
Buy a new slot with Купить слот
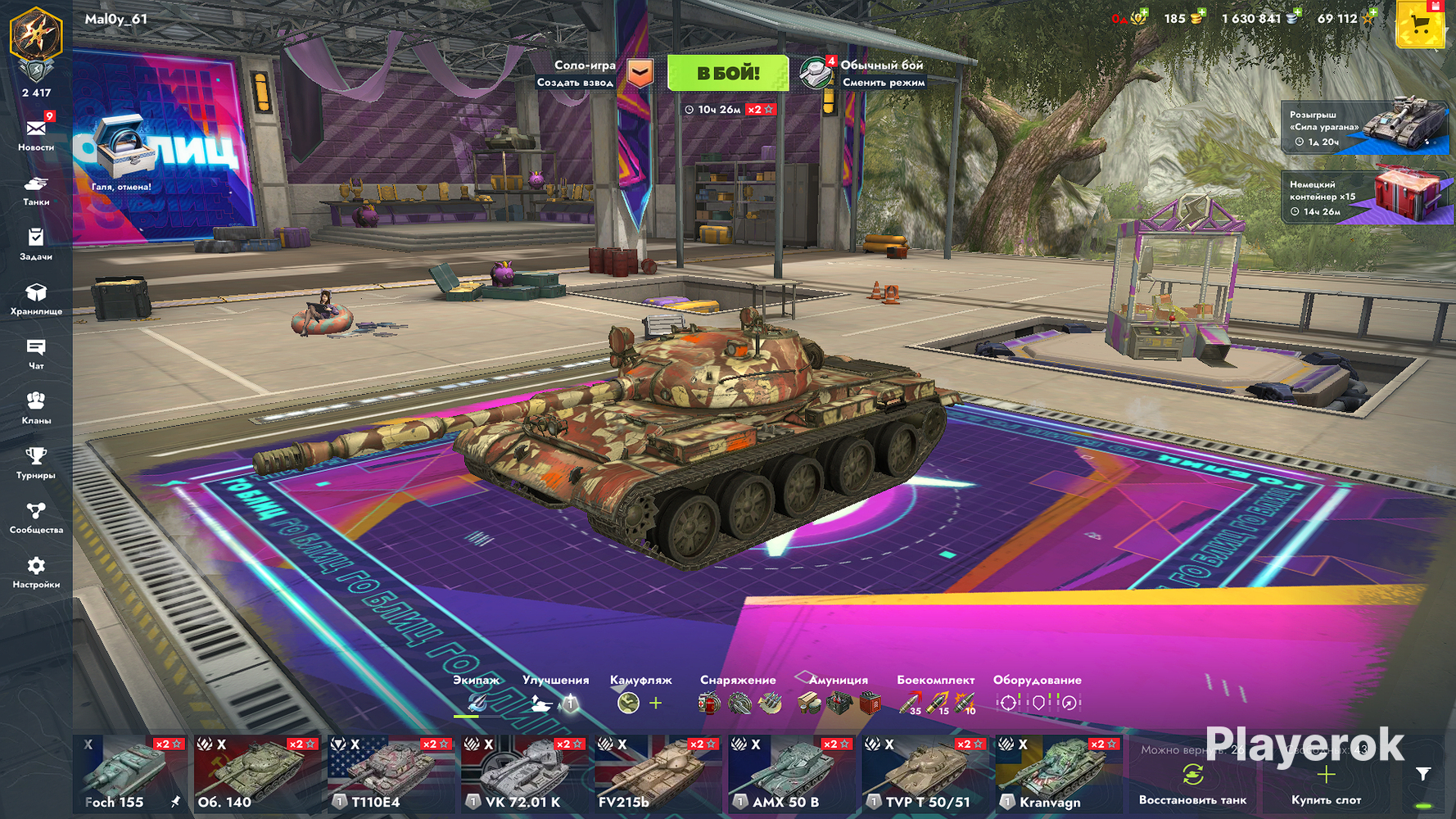pyautogui.click(x=1326, y=785)
